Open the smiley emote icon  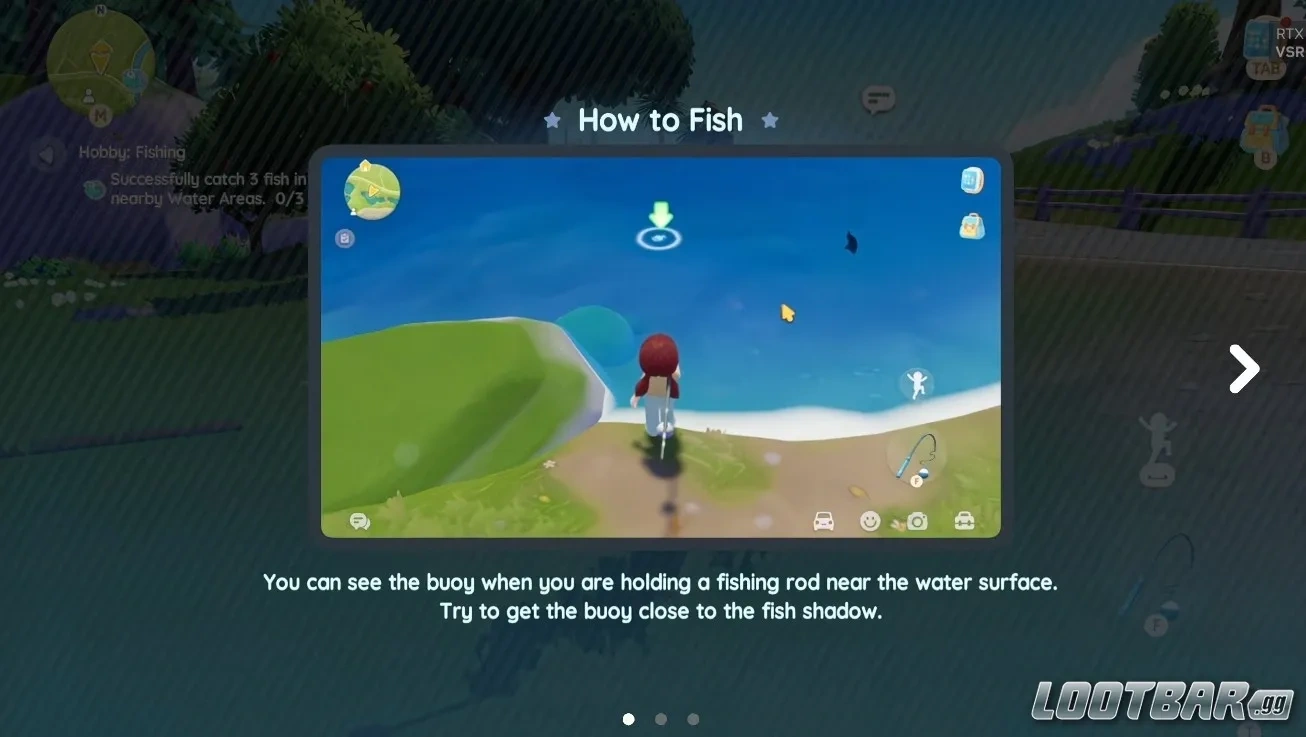pos(870,521)
